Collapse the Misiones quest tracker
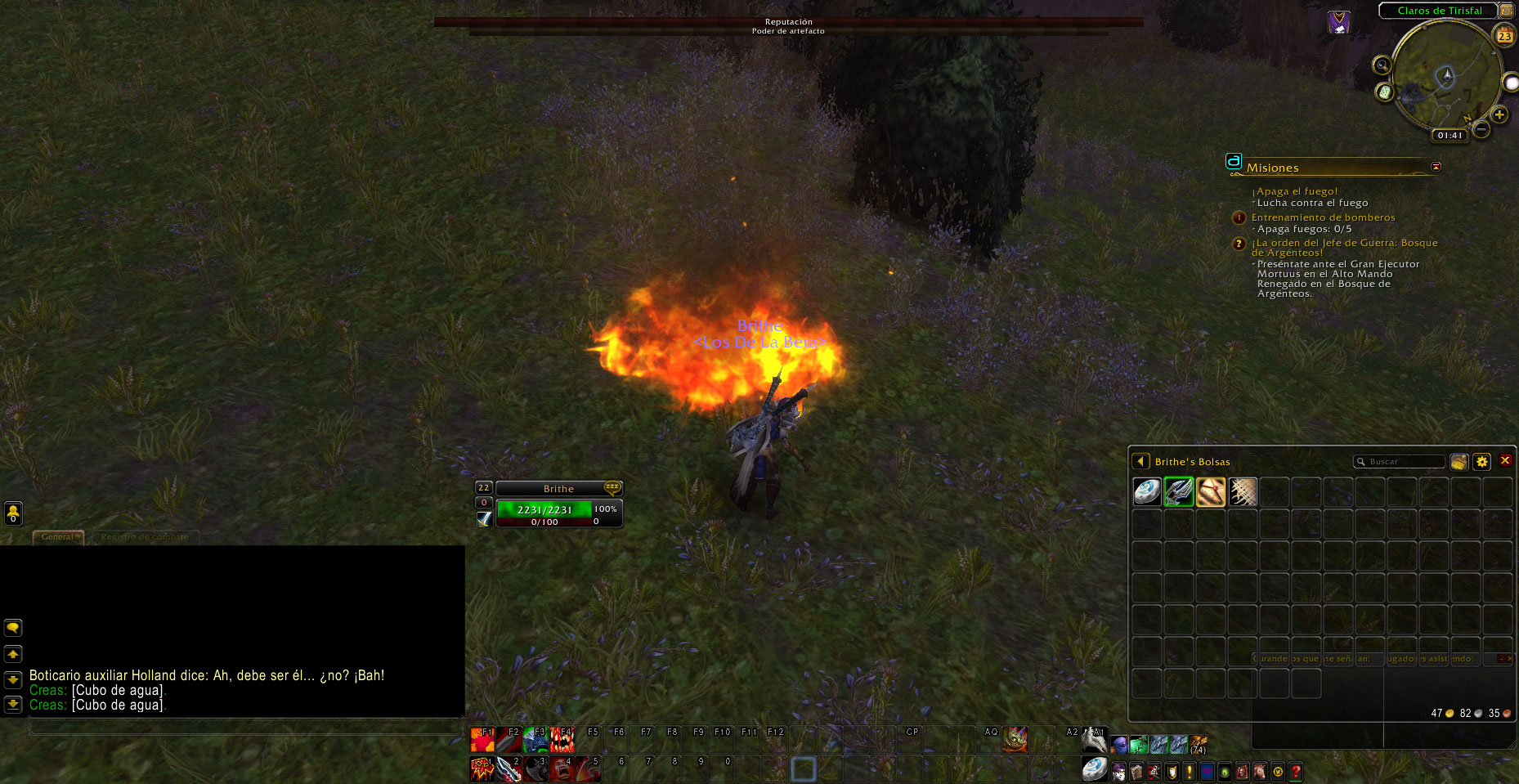 click(x=1436, y=167)
